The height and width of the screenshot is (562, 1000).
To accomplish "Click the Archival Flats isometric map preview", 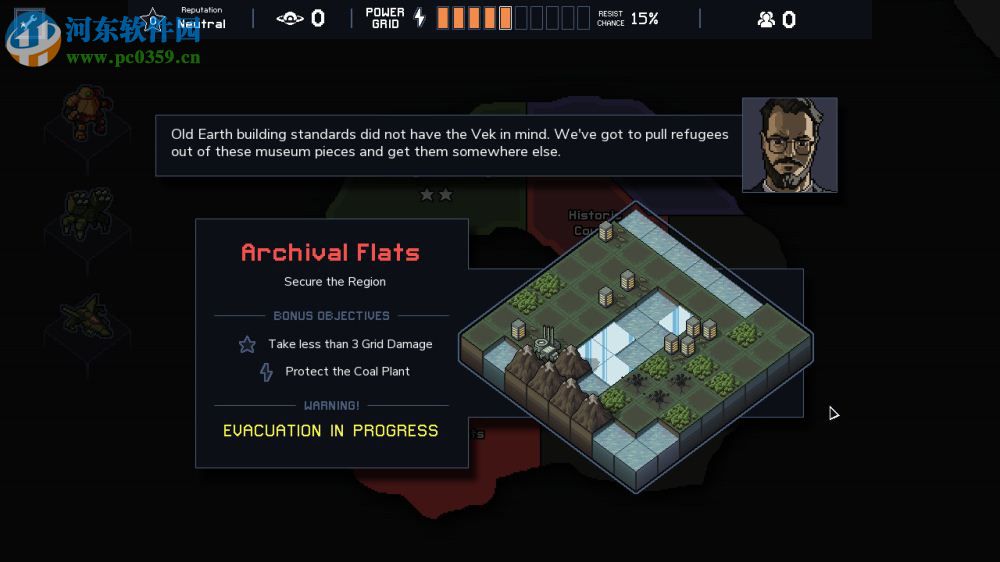I will pos(636,349).
